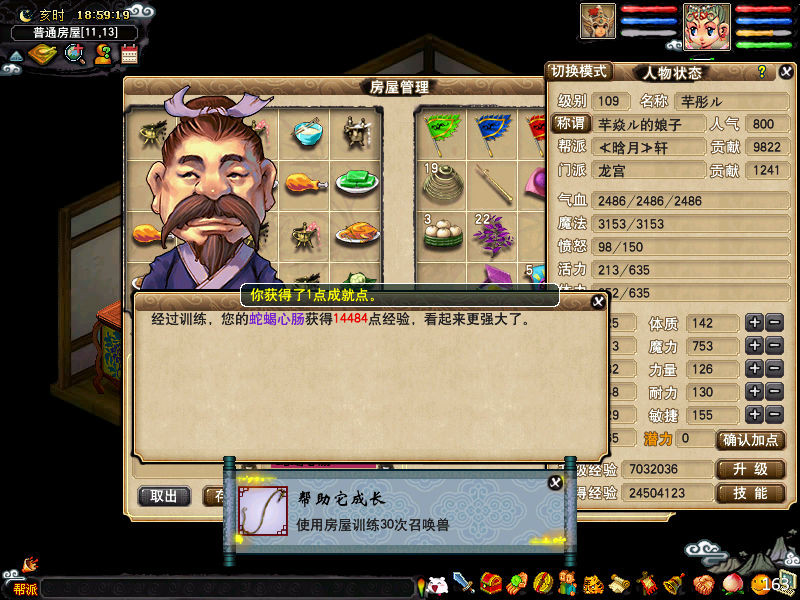This screenshot has height=600, width=800.
Task: Remove a point from 敏捷 agility
Action: coord(775,415)
